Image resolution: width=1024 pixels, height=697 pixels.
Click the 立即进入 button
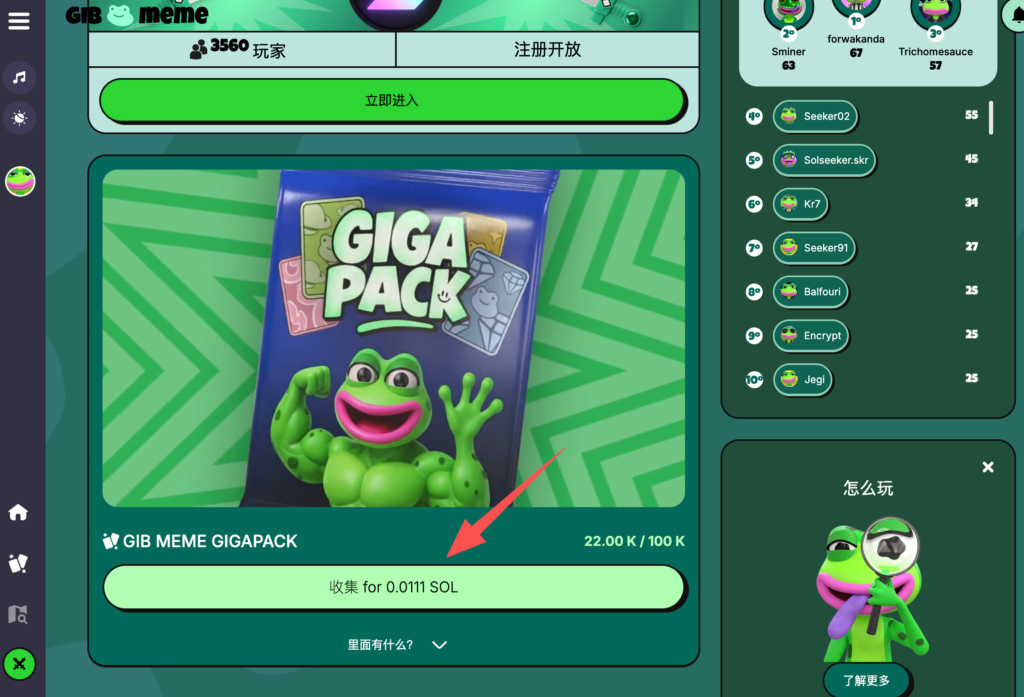coord(392,101)
